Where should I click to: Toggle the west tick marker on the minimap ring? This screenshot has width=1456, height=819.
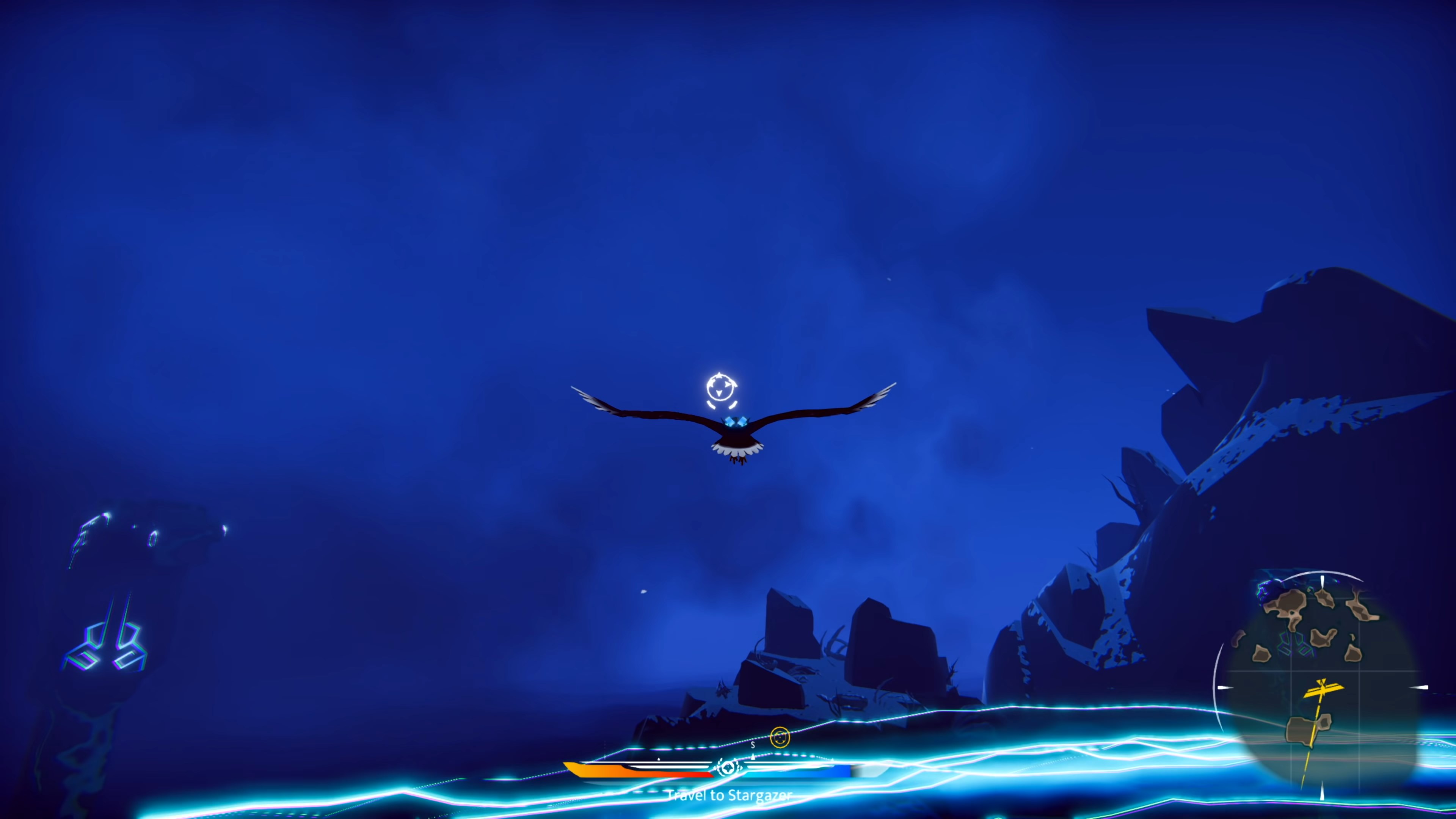pyautogui.click(x=1223, y=687)
